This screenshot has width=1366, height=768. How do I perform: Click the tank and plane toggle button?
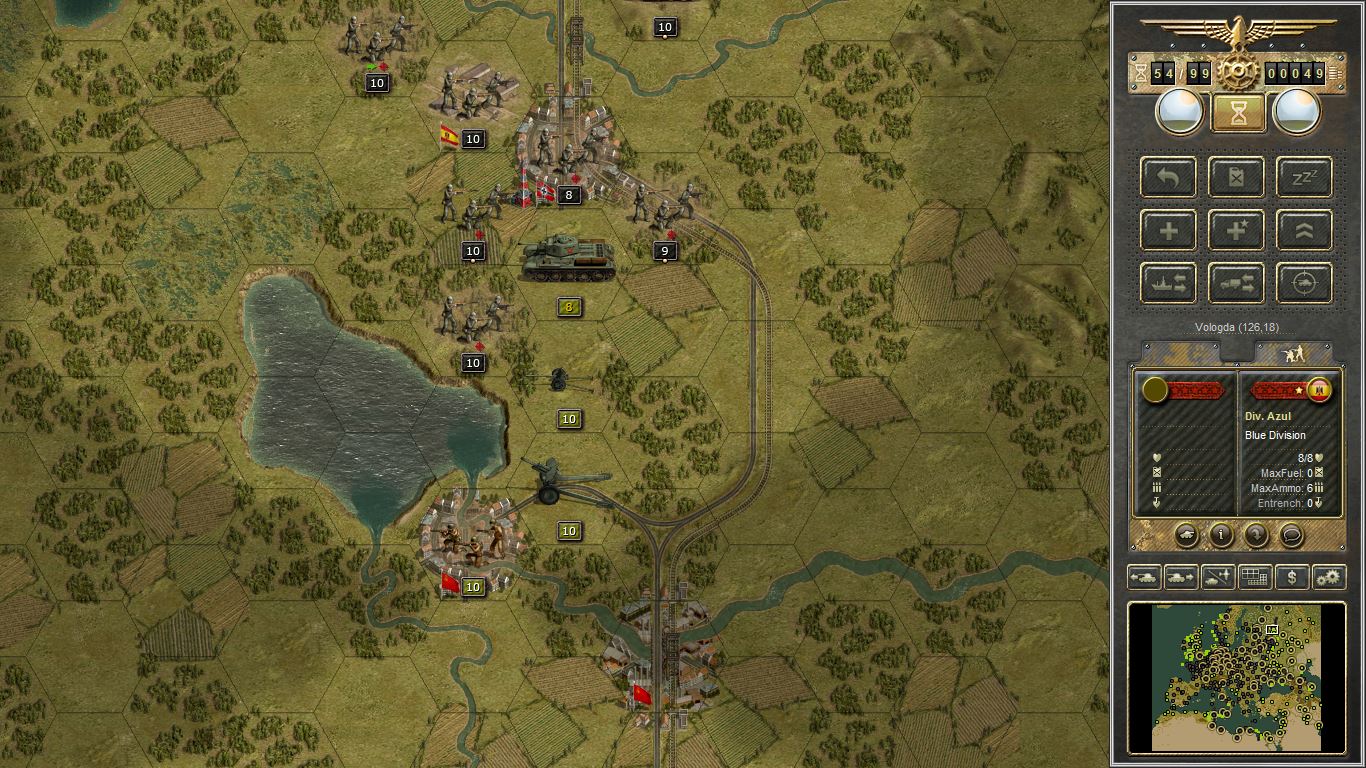click(x=1218, y=577)
